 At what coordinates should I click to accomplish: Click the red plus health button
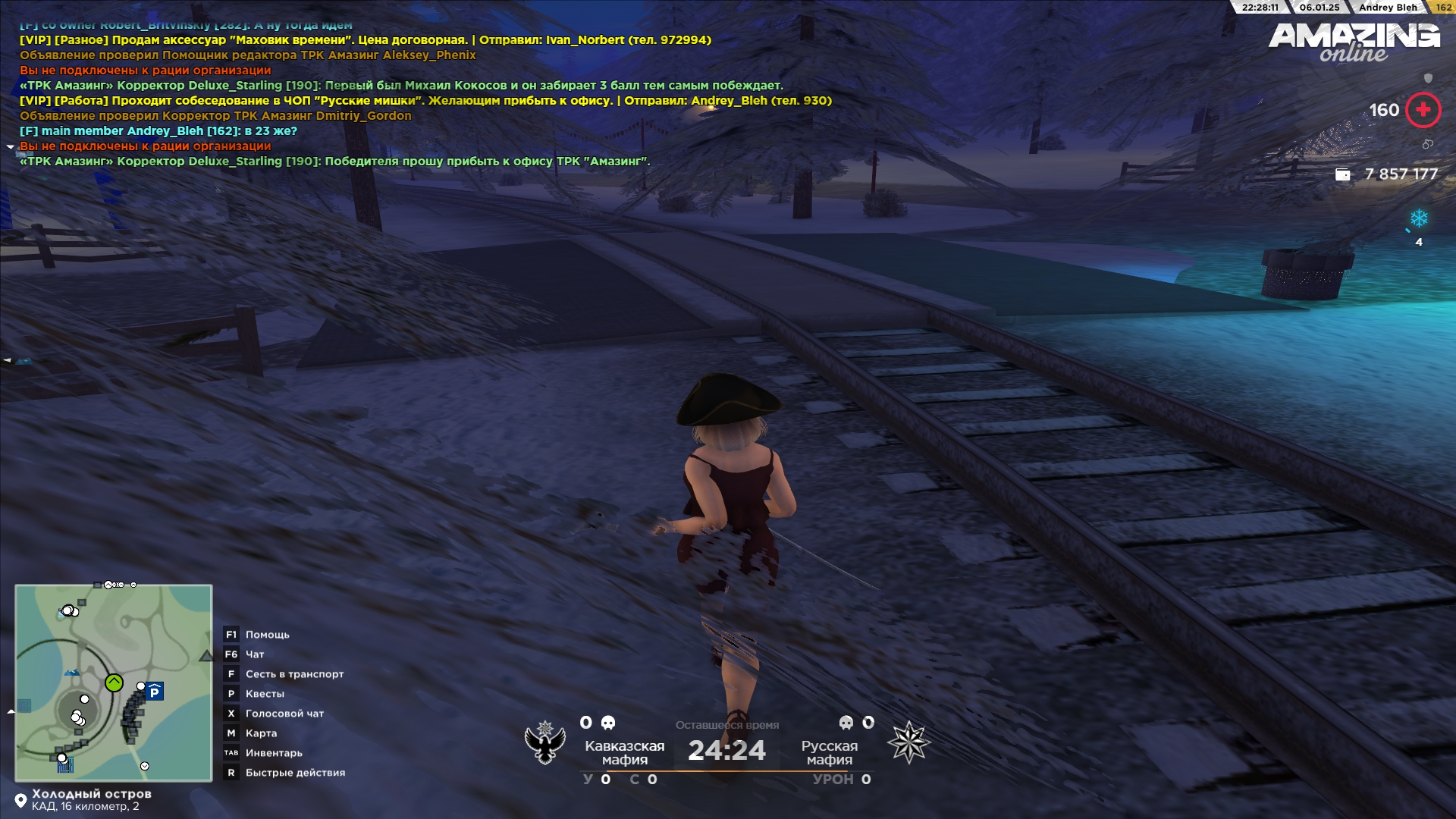1423,110
